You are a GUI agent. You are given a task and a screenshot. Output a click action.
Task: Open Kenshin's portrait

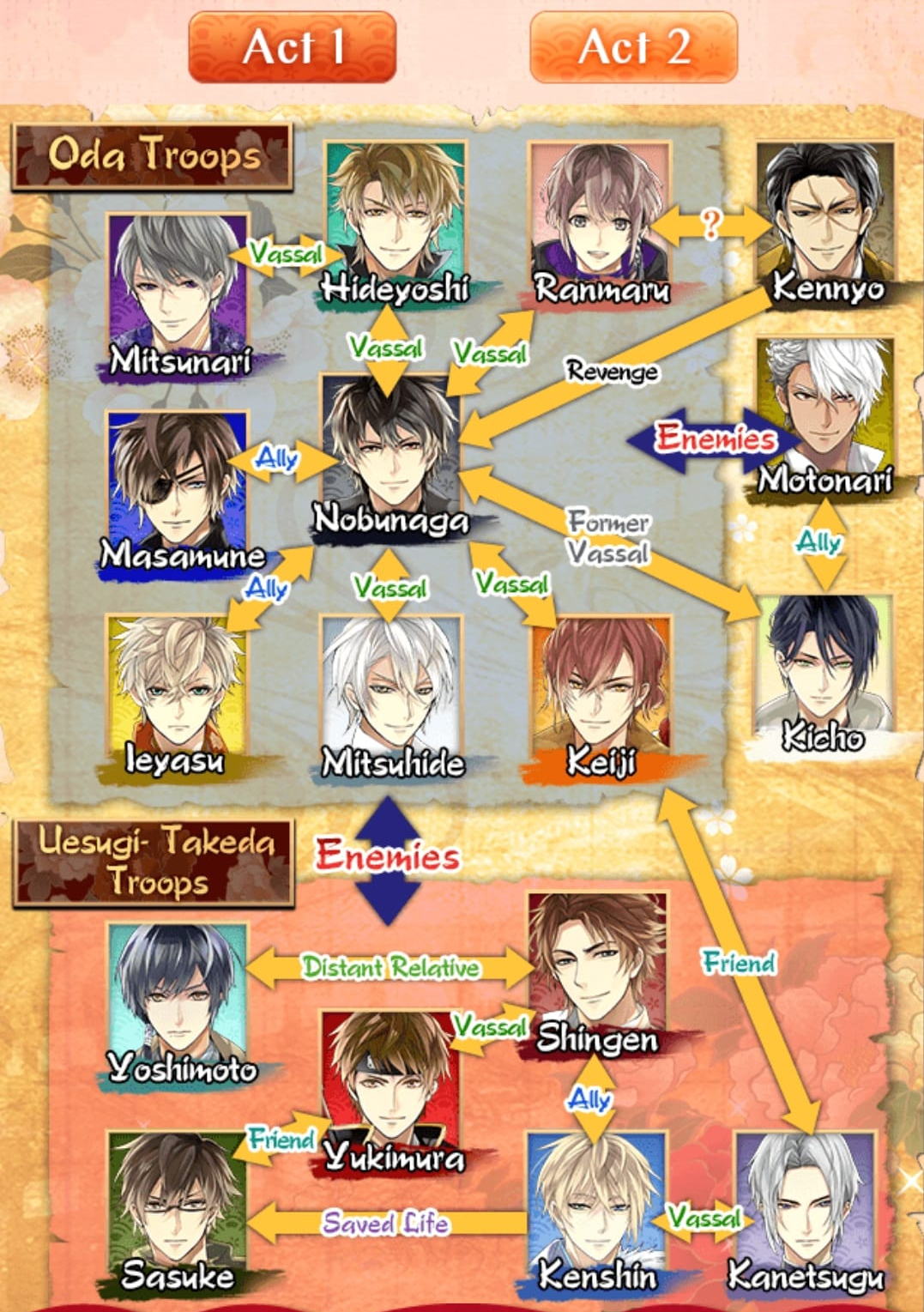(597, 1201)
